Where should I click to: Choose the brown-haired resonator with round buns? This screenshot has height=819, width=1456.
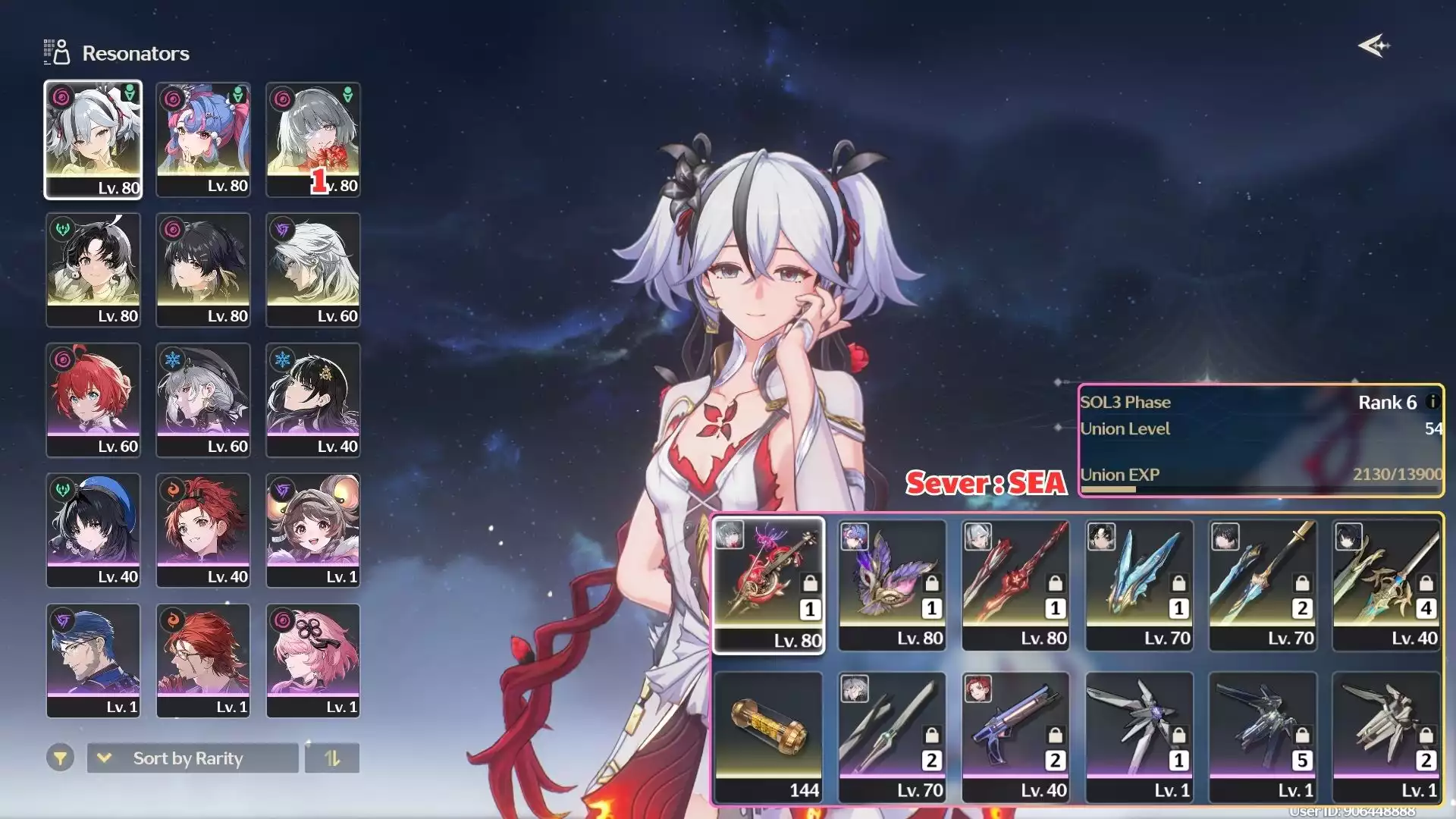click(x=312, y=530)
